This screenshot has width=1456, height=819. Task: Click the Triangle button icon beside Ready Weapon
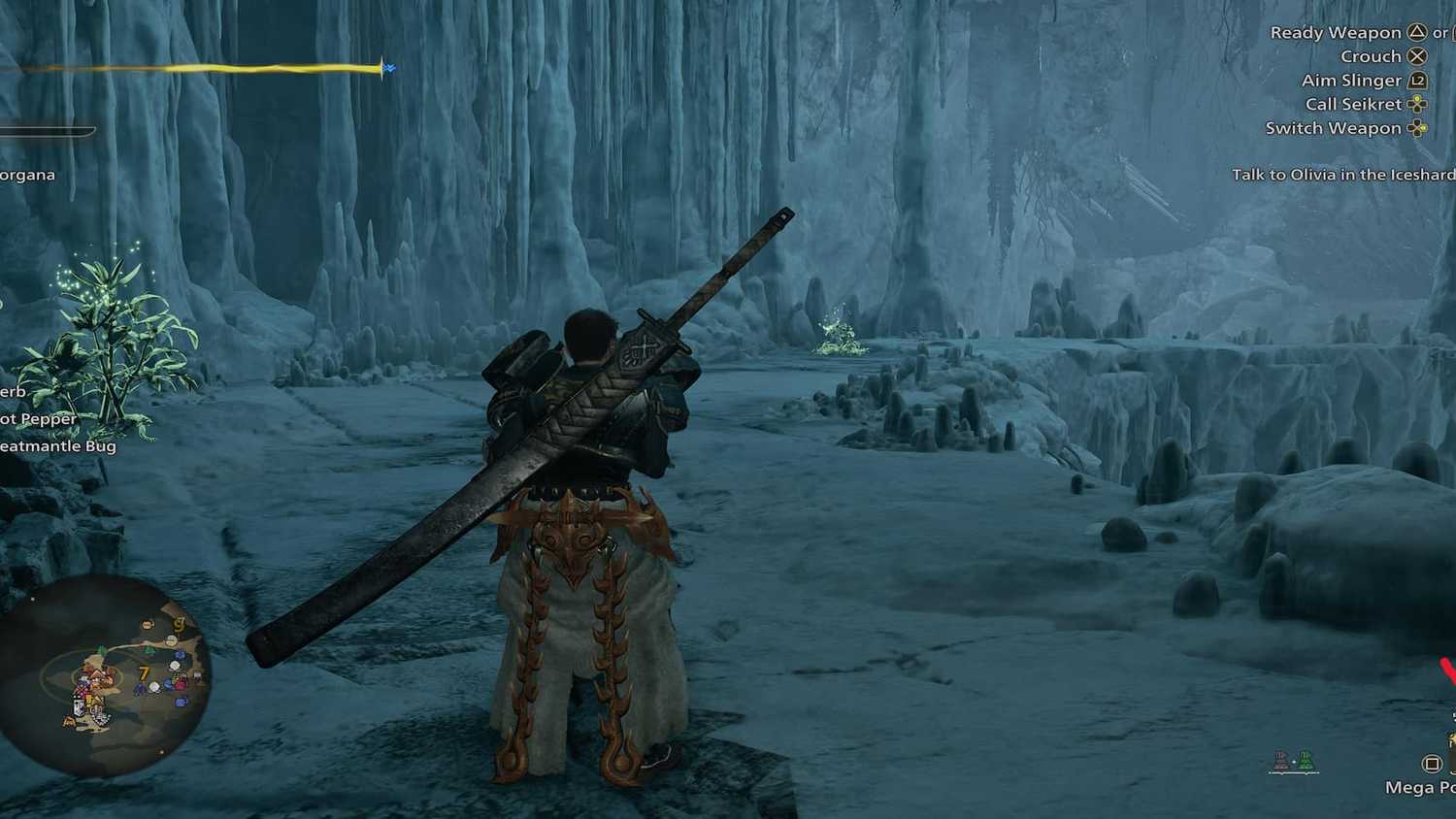click(x=1417, y=32)
